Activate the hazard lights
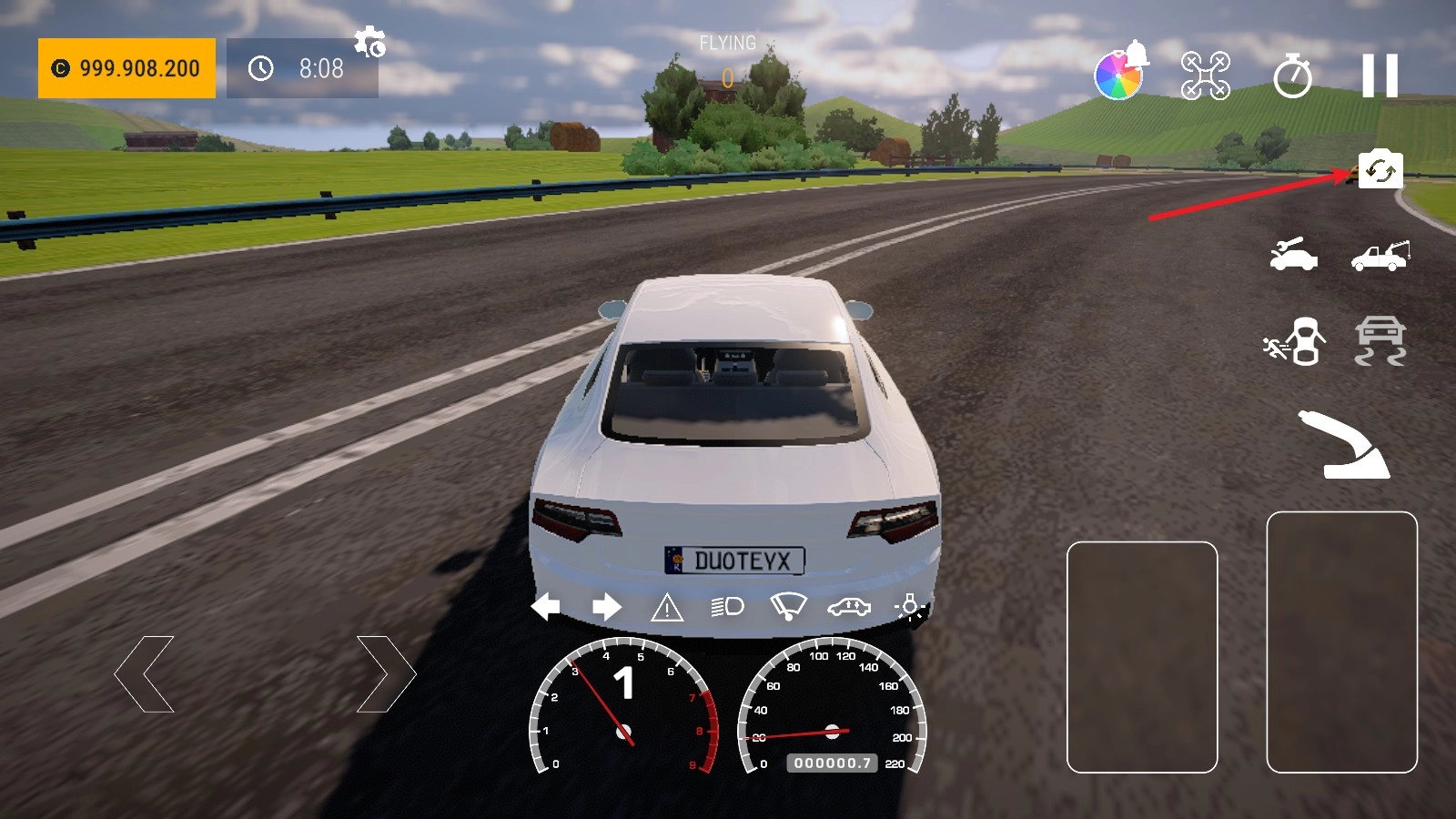1456x819 pixels. [667, 607]
